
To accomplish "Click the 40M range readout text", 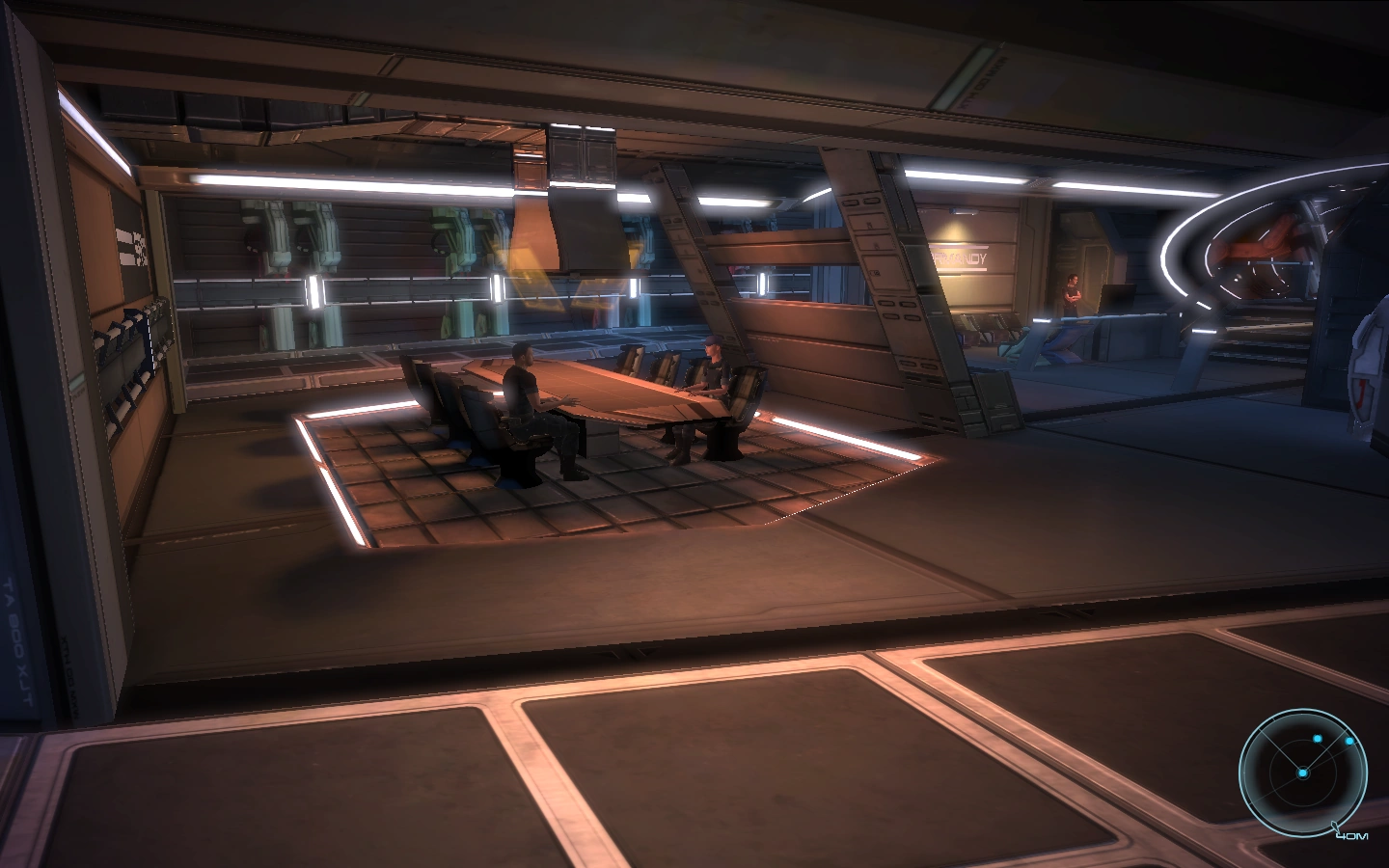I will [1352, 835].
